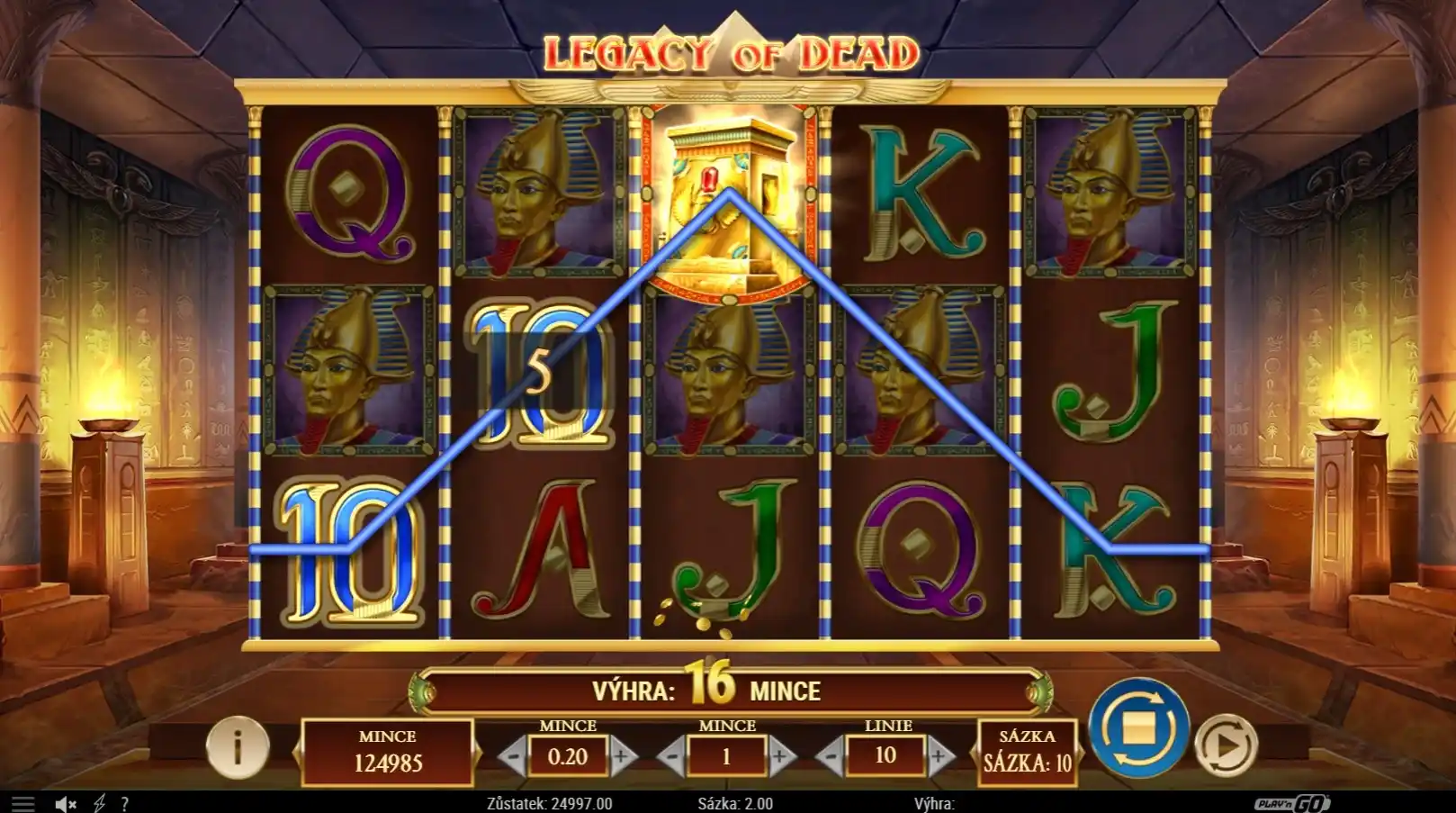Raise the coins per line count

click(781, 757)
